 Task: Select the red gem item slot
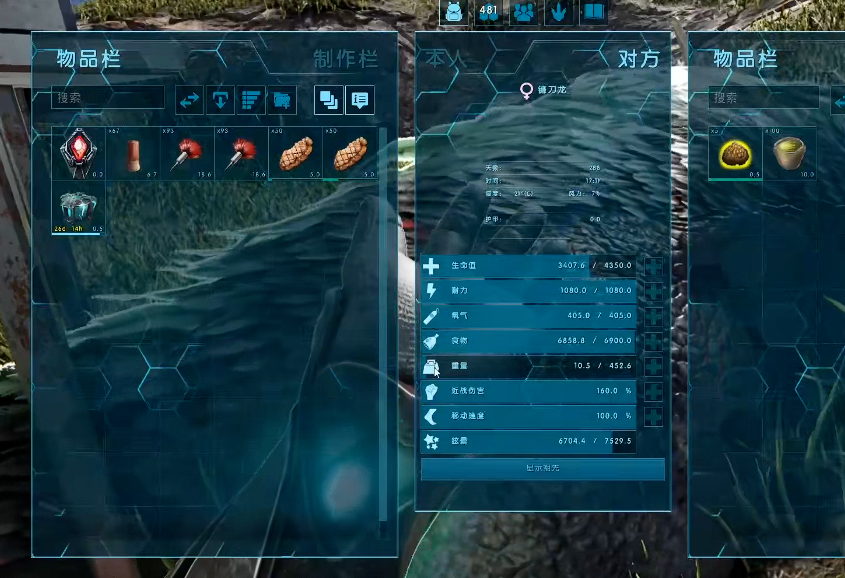(79, 154)
